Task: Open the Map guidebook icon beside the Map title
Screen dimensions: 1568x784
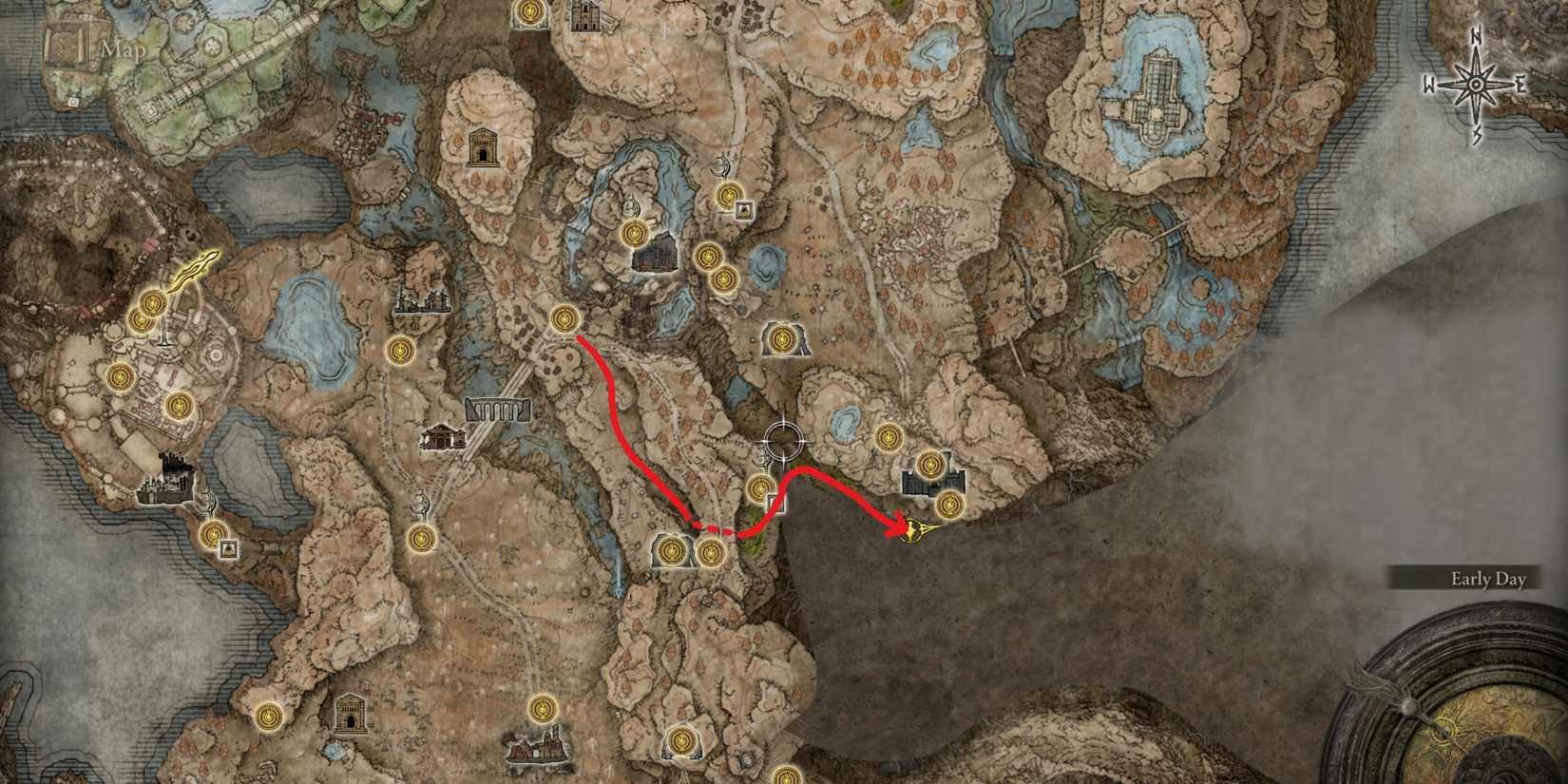Action: tap(65, 46)
